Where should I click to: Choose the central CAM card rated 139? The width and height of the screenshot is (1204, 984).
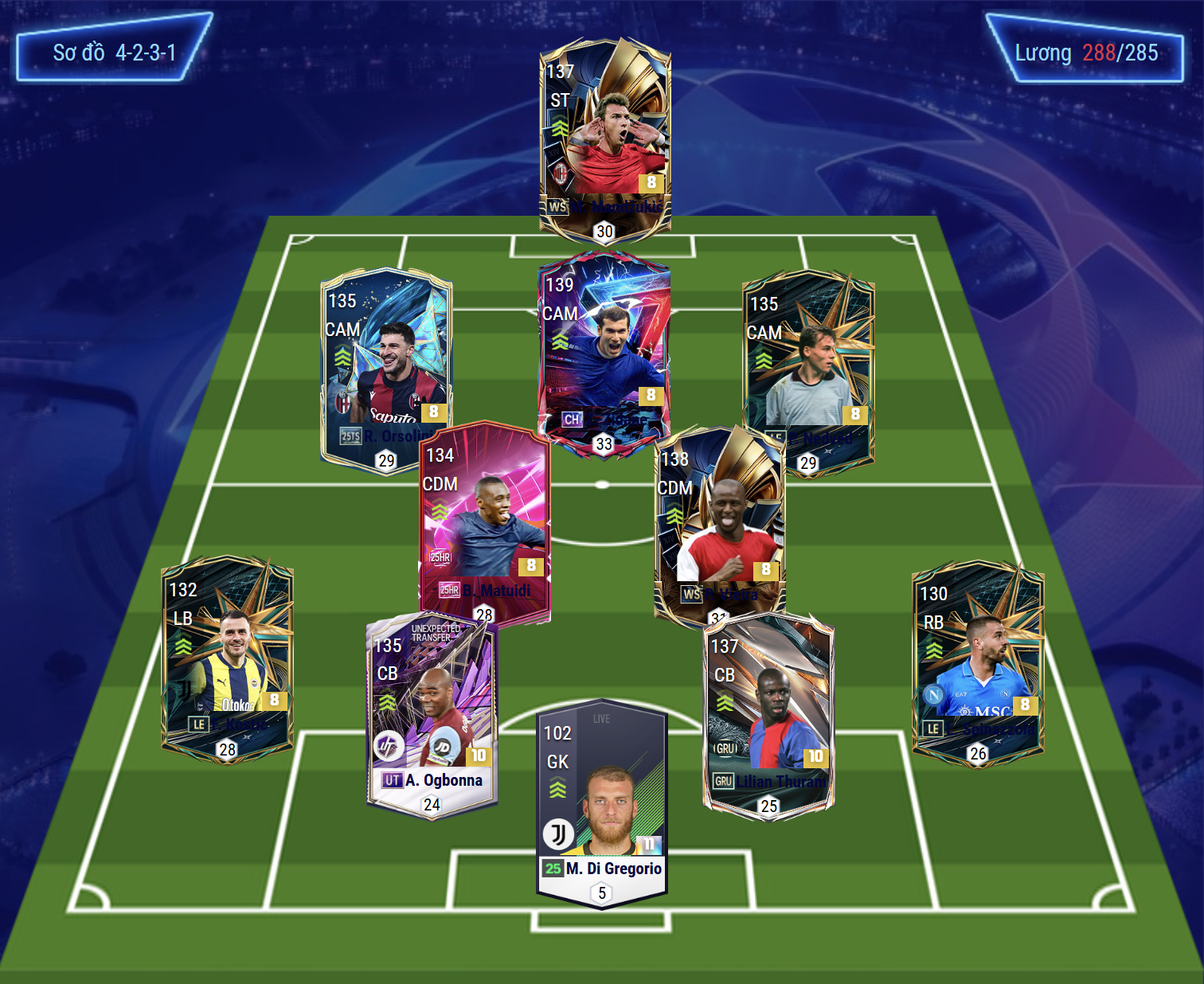pyautogui.click(x=604, y=350)
